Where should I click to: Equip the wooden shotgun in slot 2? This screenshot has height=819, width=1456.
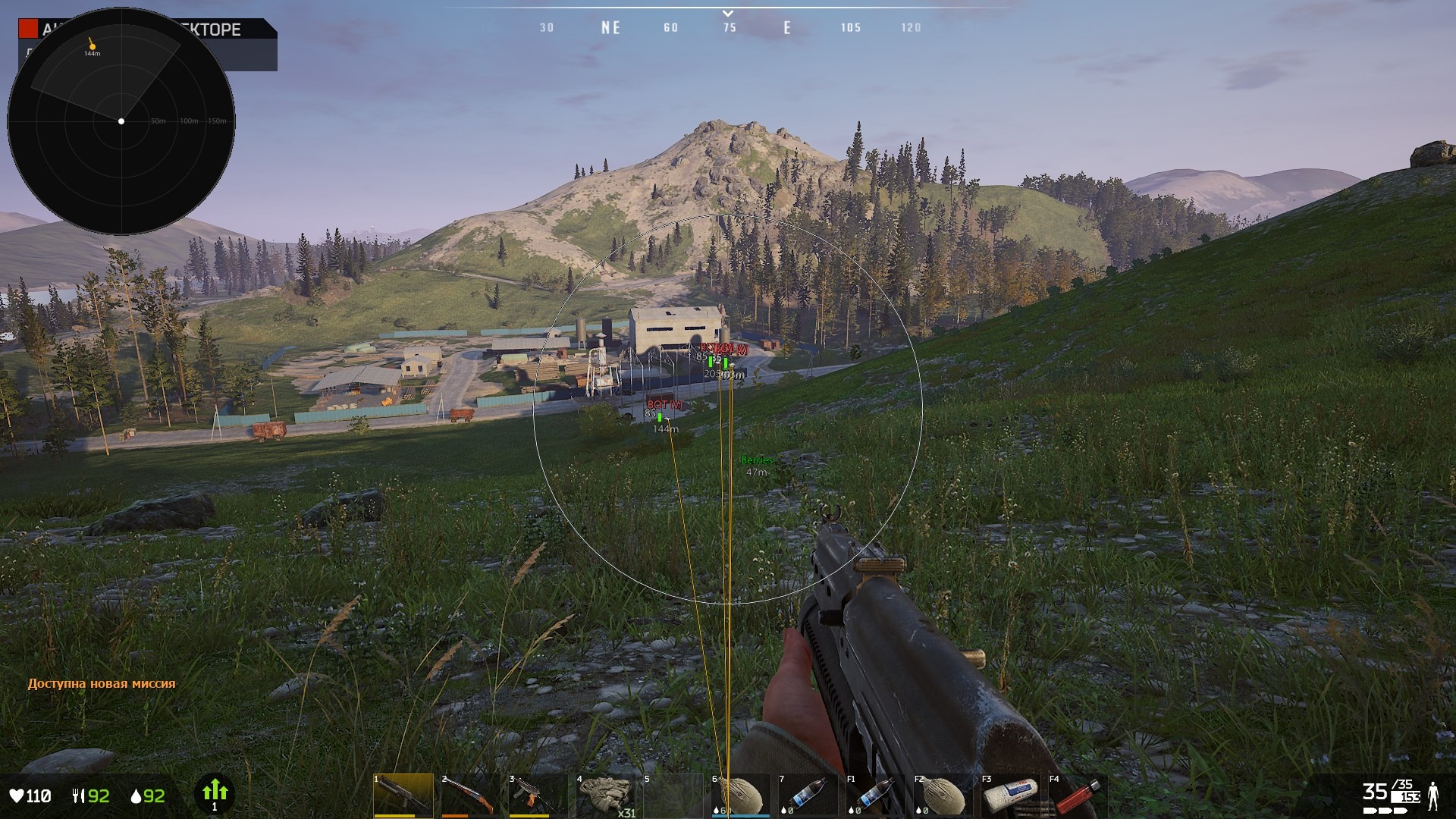[x=468, y=795]
